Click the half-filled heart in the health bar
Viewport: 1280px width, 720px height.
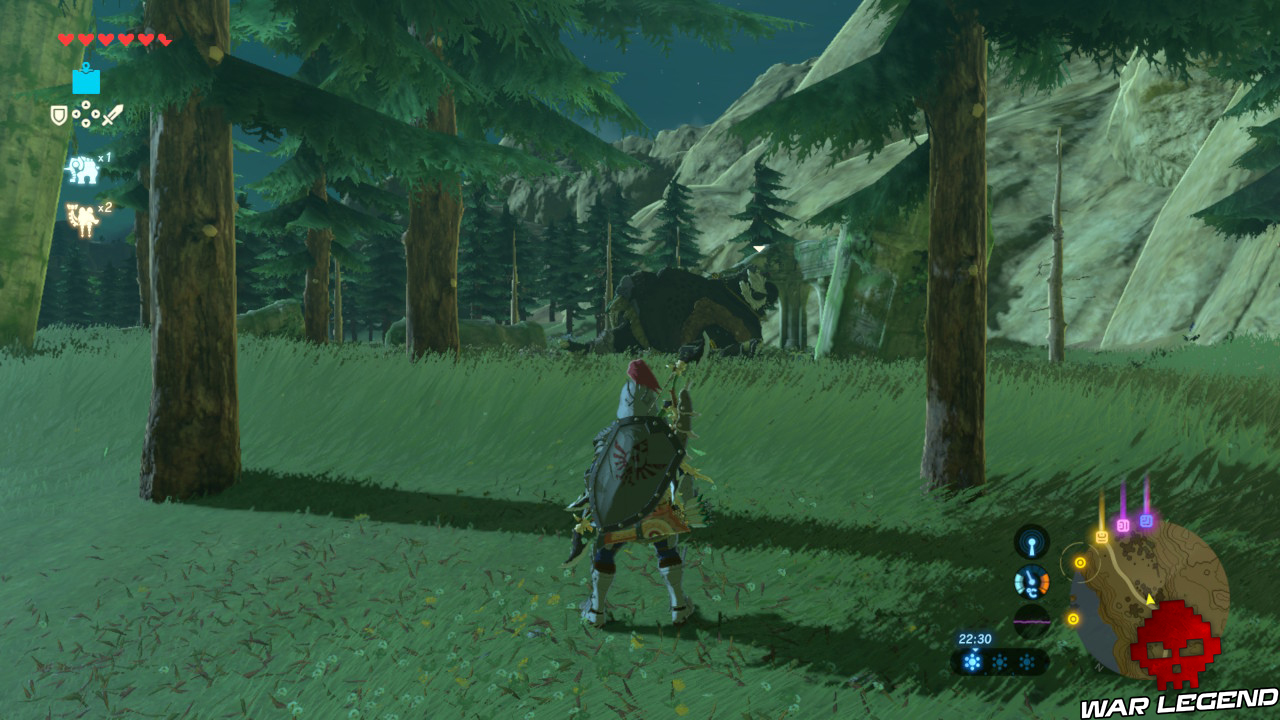coord(163,39)
